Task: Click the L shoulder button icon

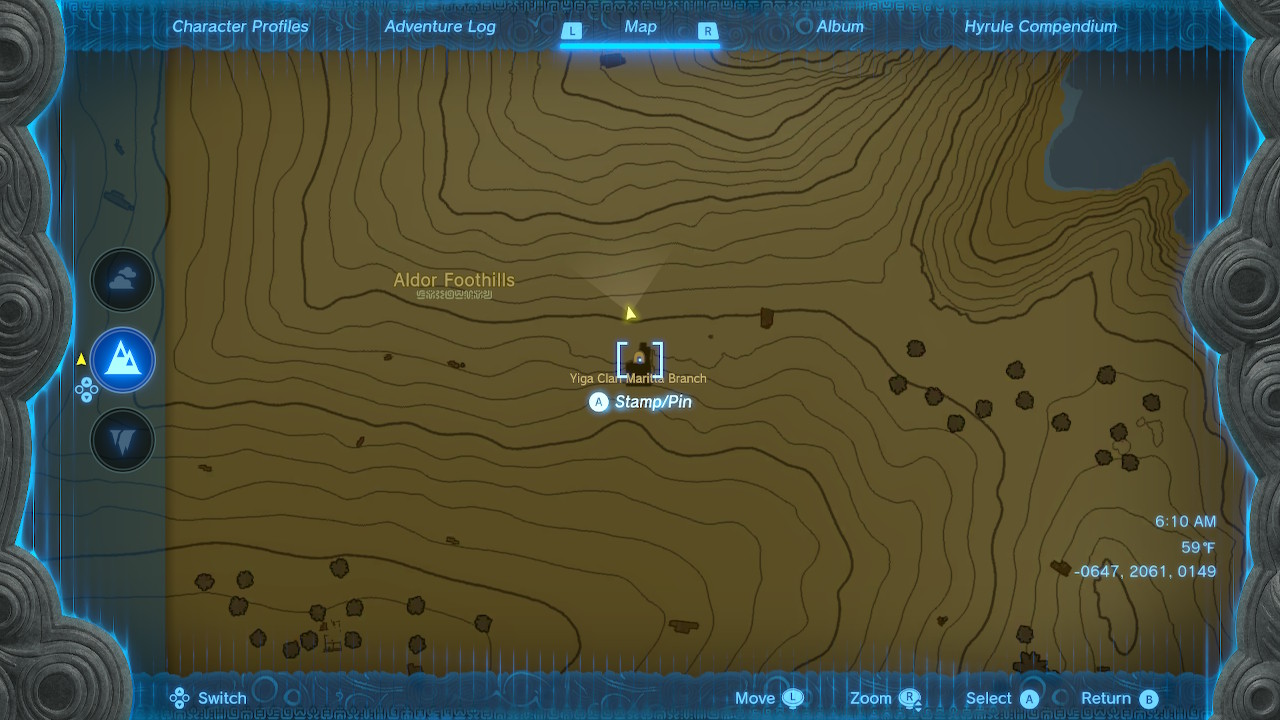Action: (572, 31)
